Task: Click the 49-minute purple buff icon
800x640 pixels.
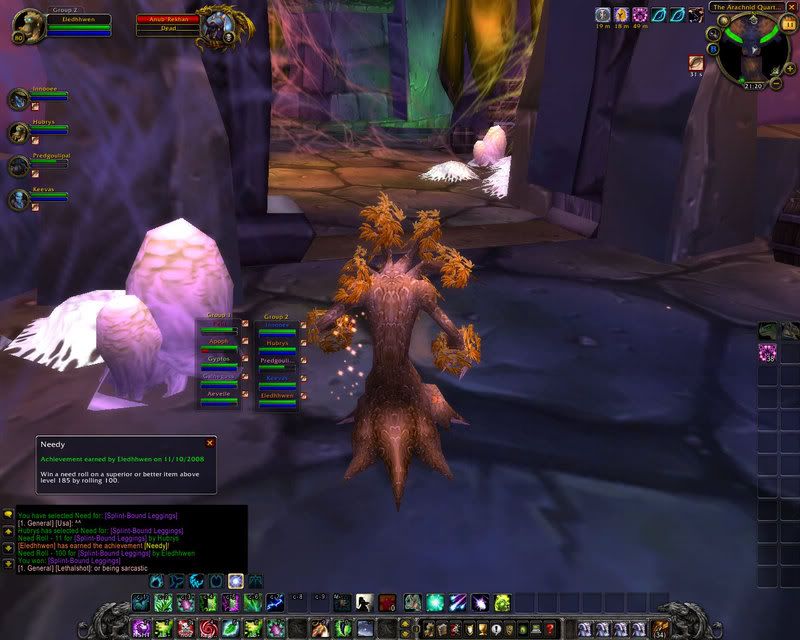Action: click(639, 15)
